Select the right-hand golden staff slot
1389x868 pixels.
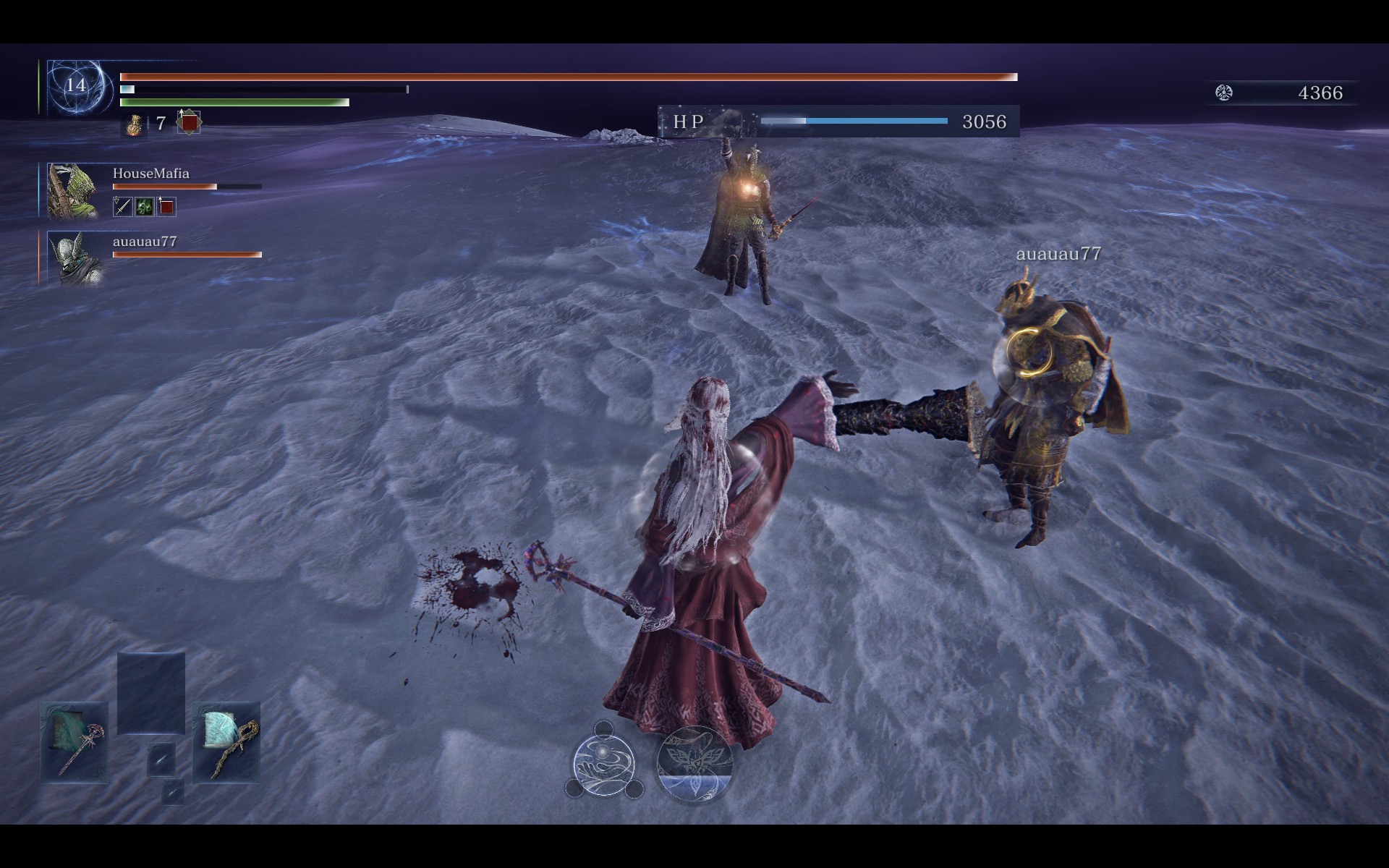[226, 742]
